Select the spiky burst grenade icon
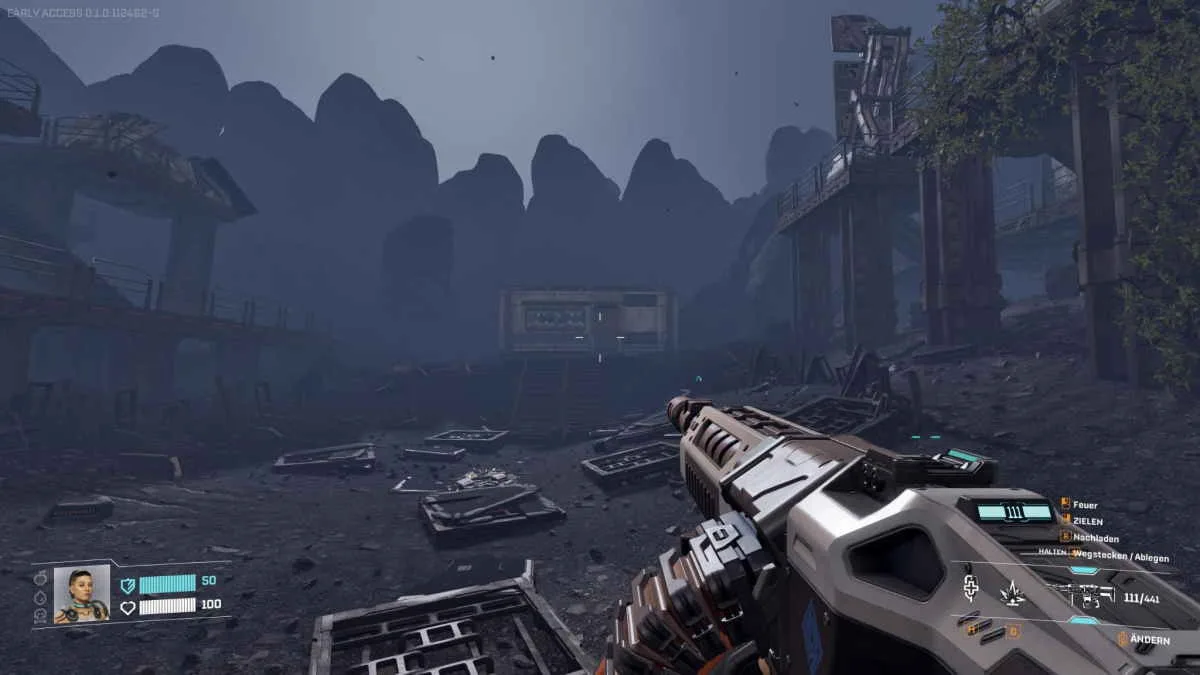Screen dimensions: 1200x675 tap(1012, 594)
